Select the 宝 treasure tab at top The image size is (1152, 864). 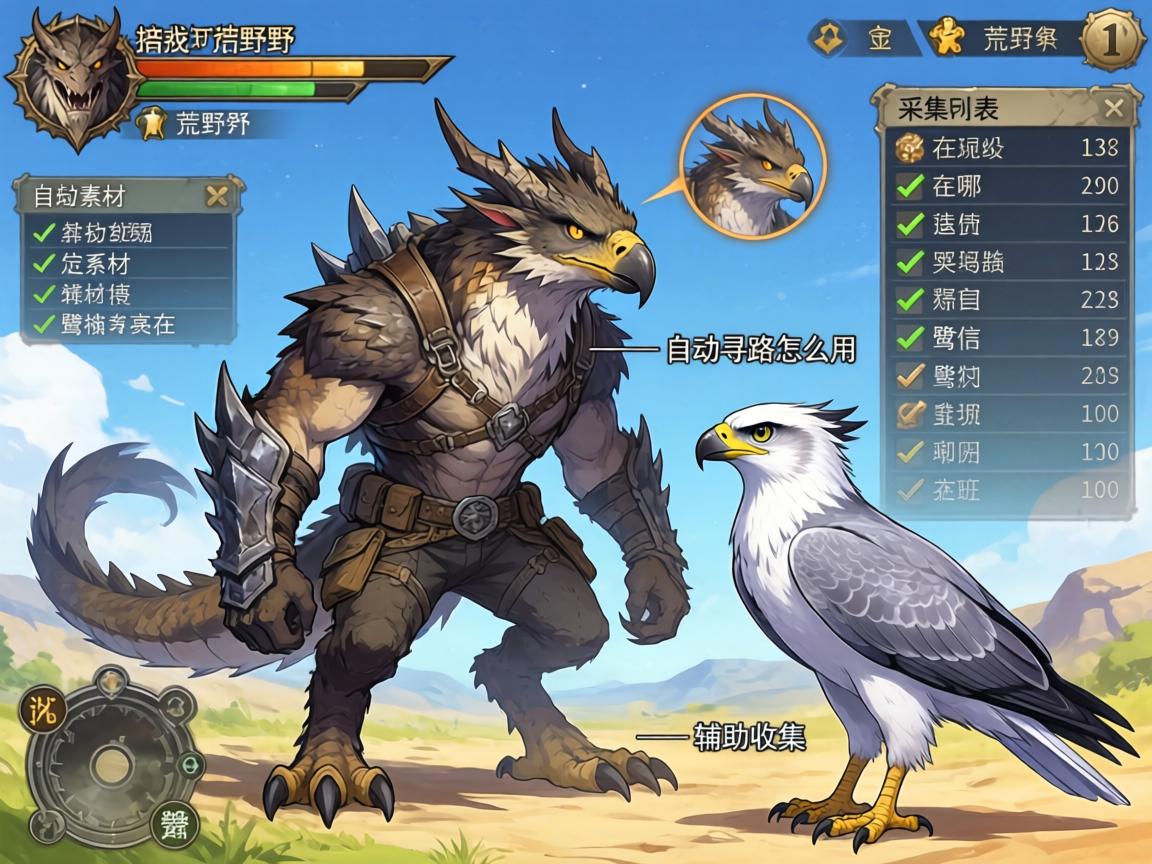click(866, 40)
